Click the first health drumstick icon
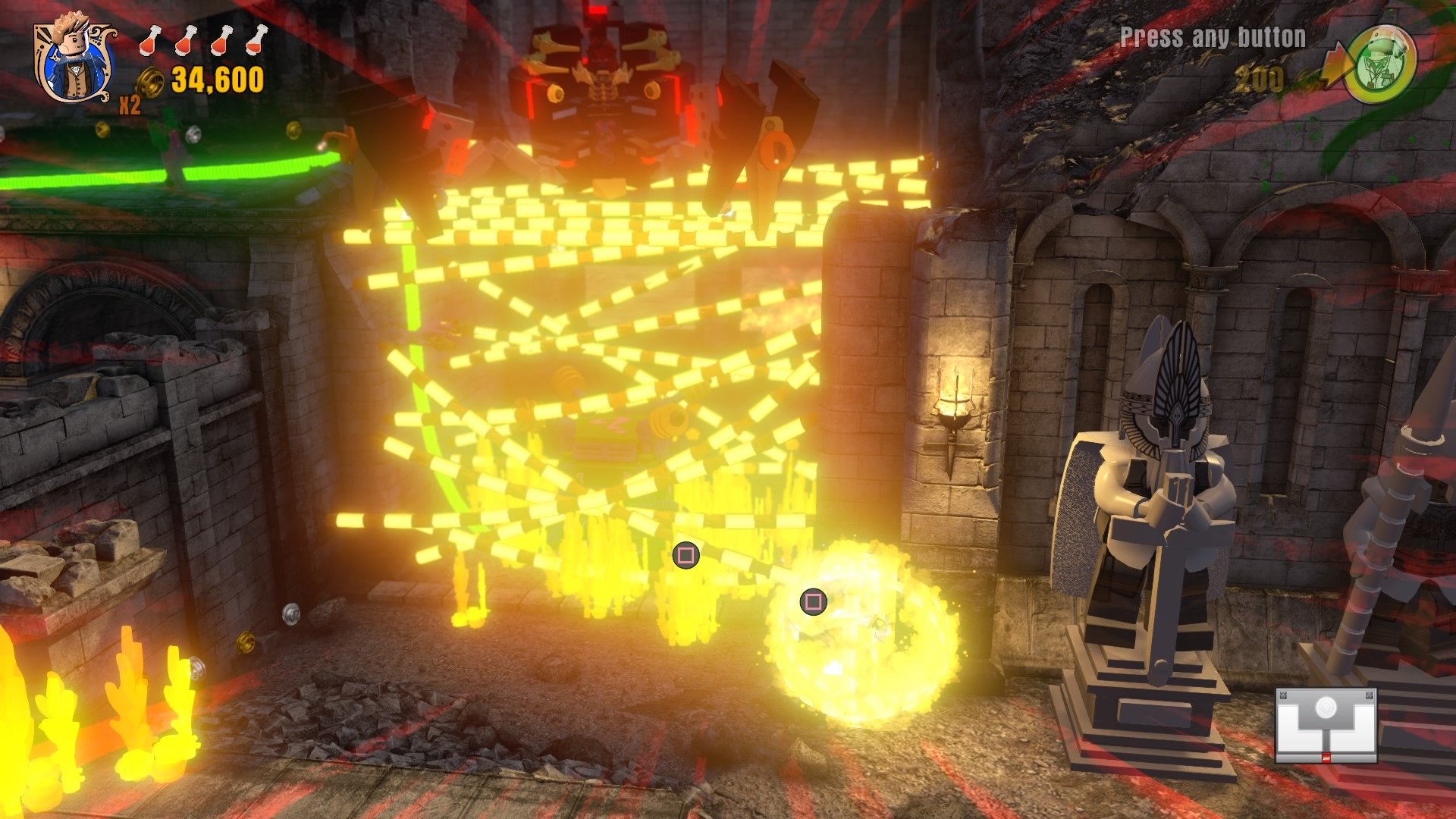1456x819 pixels. [149, 42]
